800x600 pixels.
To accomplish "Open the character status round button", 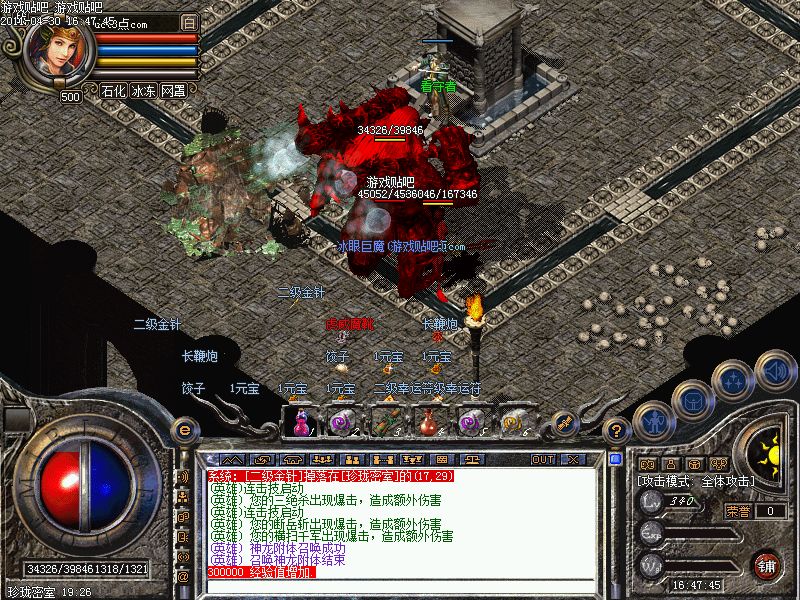I will (x=650, y=422).
